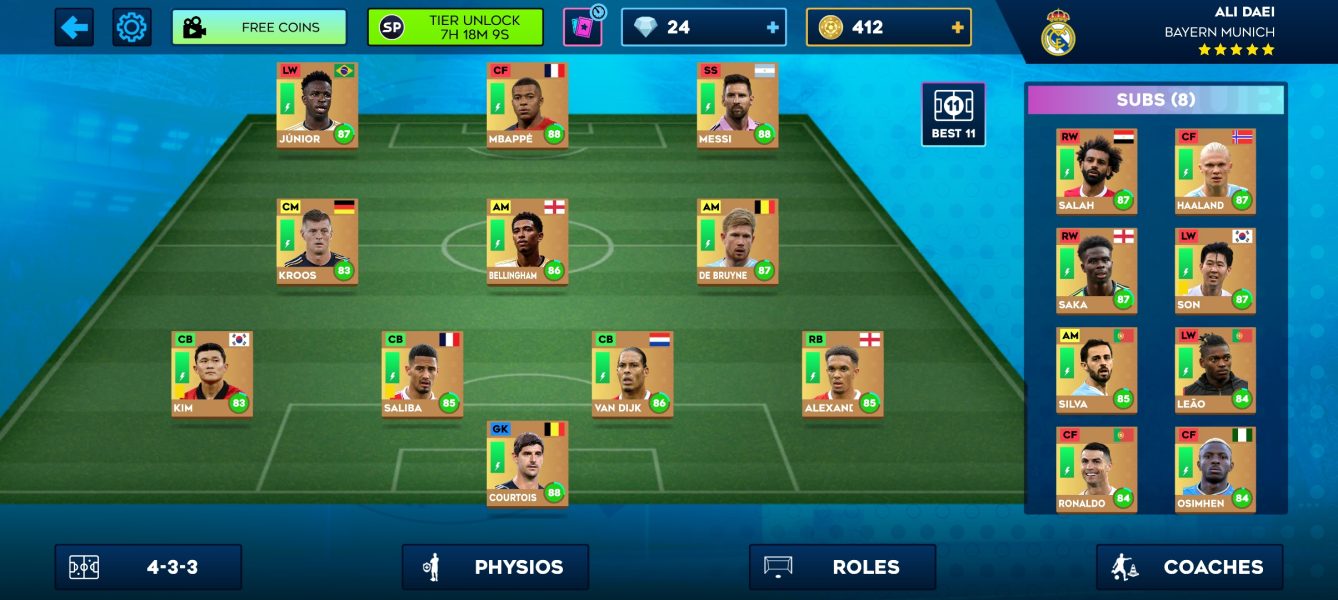This screenshot has width=1338, height=600.
Task: Change the 4-3-3 formation
Action: (x=148, y=567)
